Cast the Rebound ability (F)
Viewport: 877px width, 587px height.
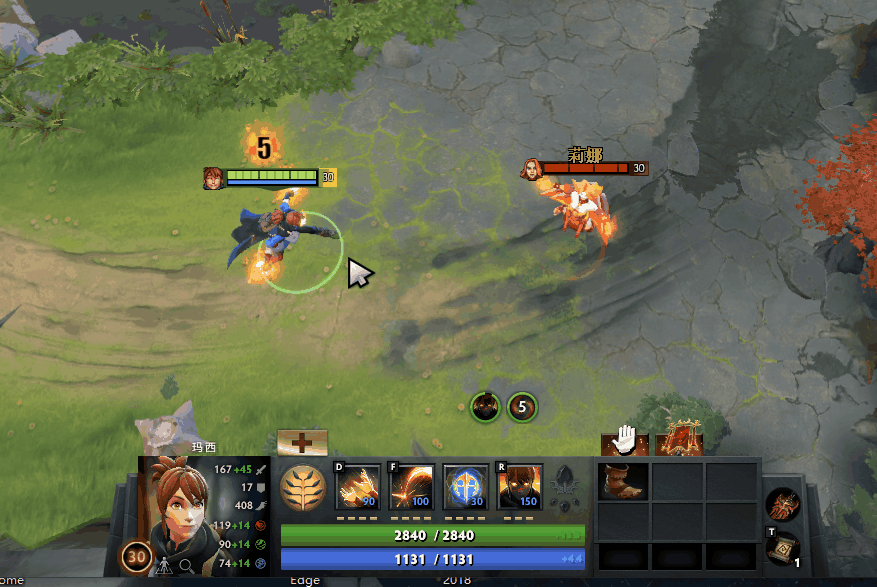[x=411, y=485]
